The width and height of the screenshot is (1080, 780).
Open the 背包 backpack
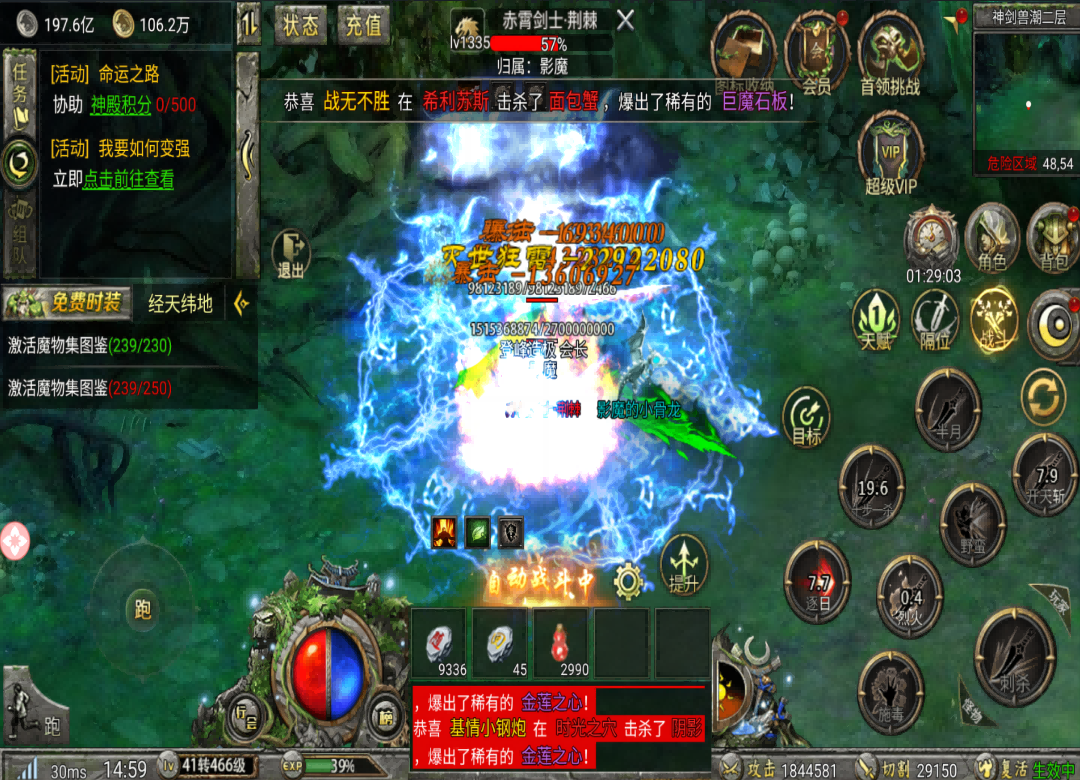[1053, 238]
